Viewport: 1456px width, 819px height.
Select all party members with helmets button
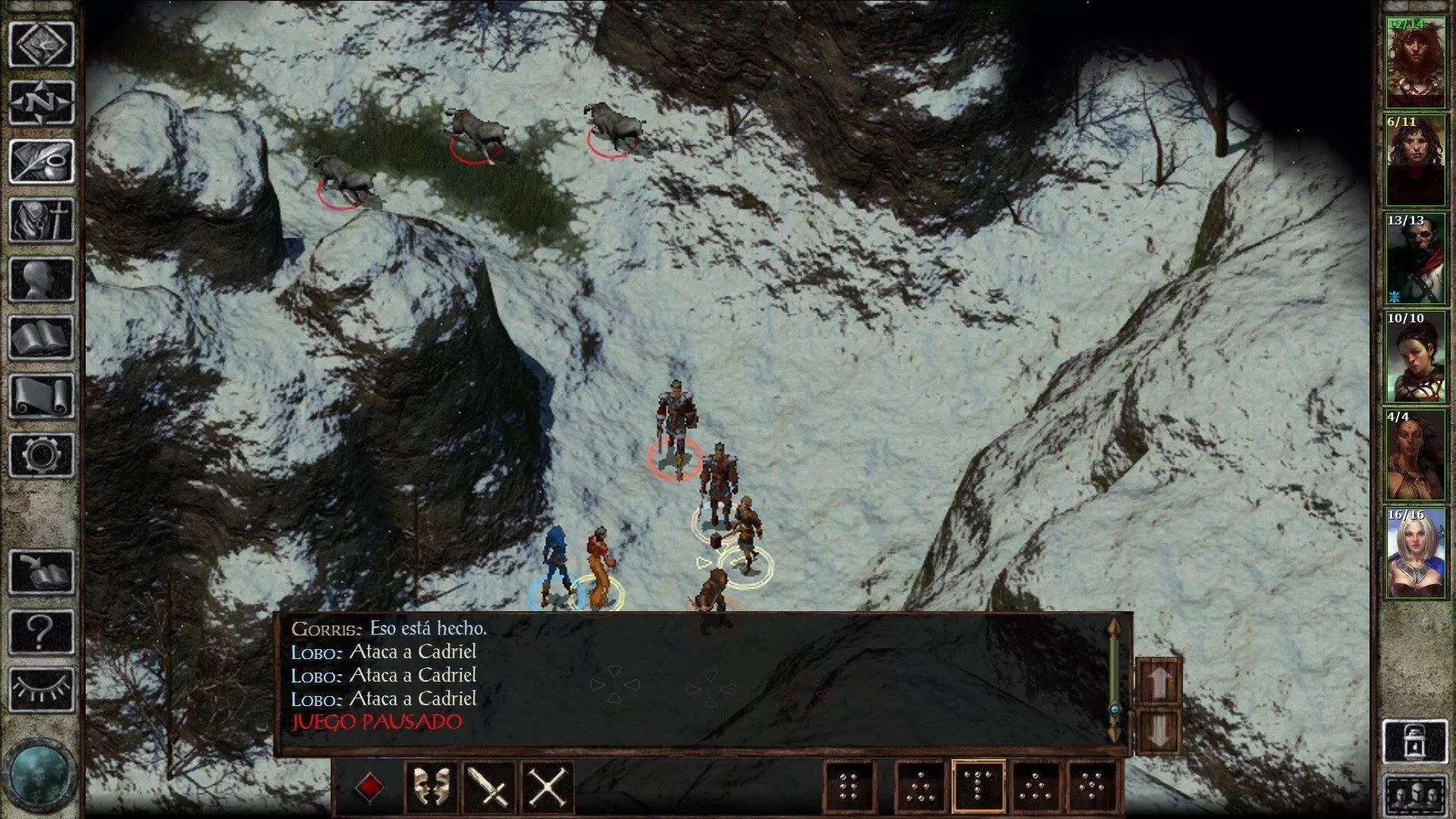(x=1415, y=795)
